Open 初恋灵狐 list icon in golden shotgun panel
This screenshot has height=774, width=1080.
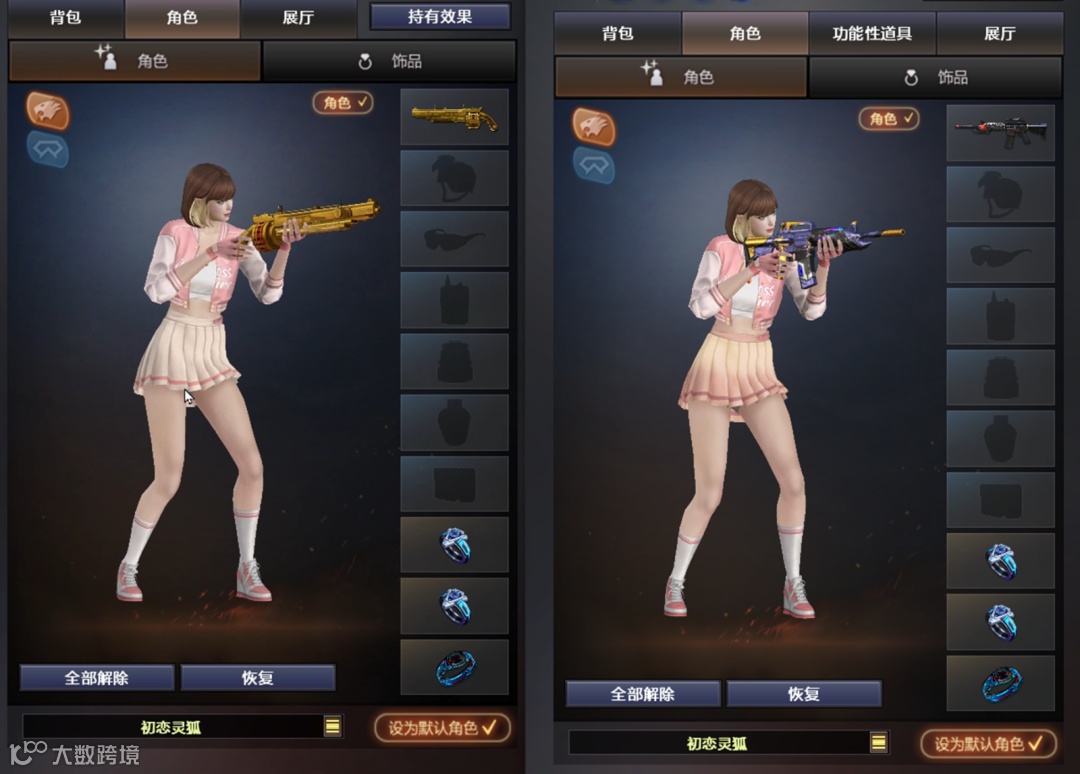click(333, 727)
